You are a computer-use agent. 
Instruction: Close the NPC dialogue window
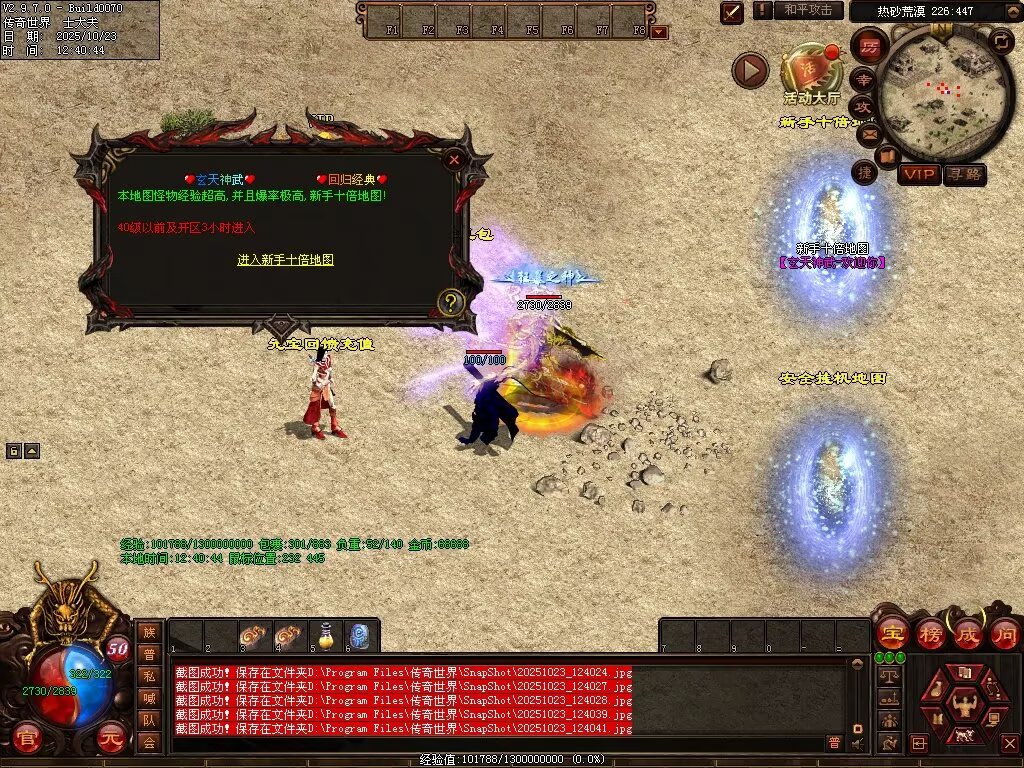tap(454, 159)
